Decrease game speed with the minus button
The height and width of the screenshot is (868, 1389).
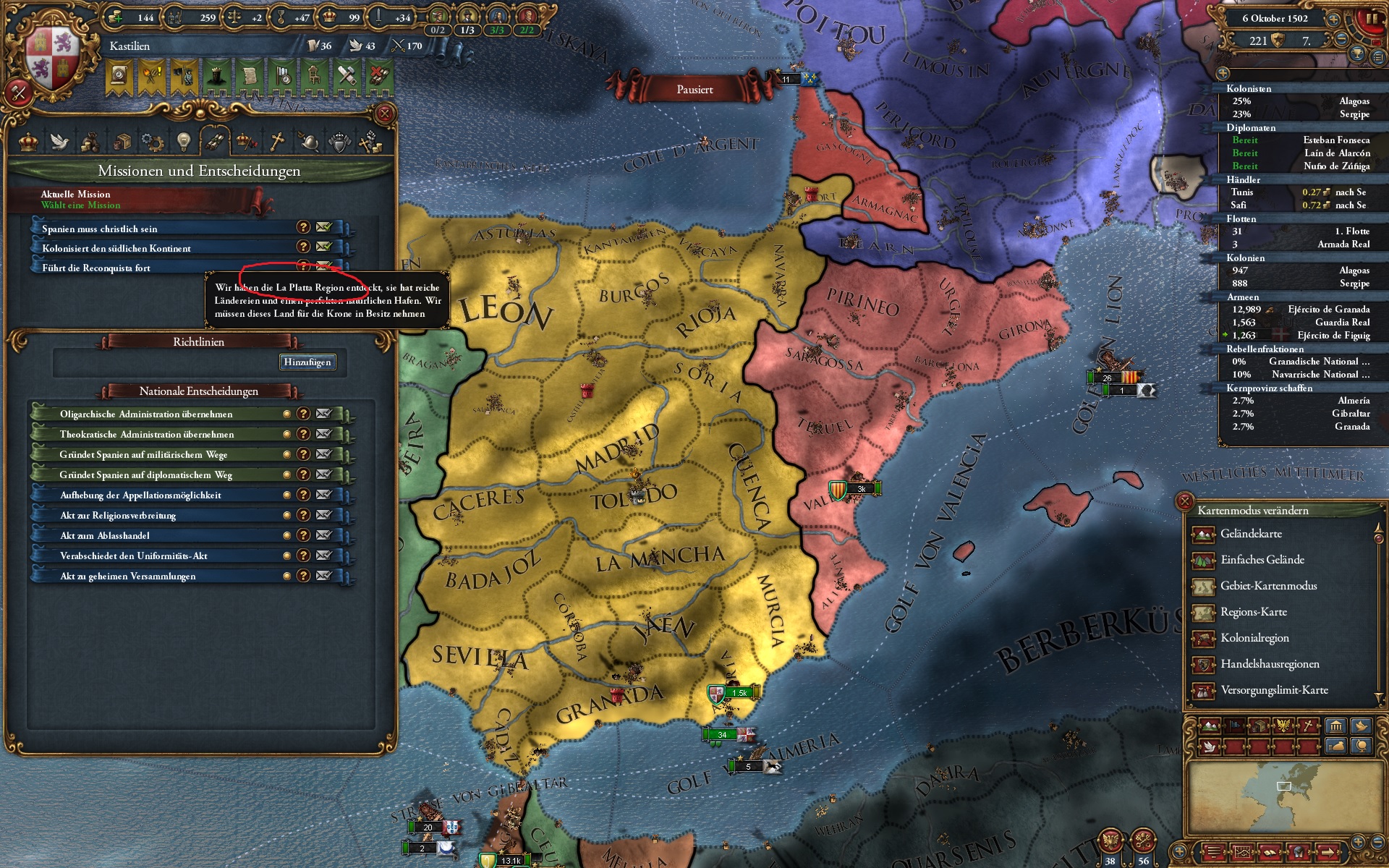[x=1341, y=39]
